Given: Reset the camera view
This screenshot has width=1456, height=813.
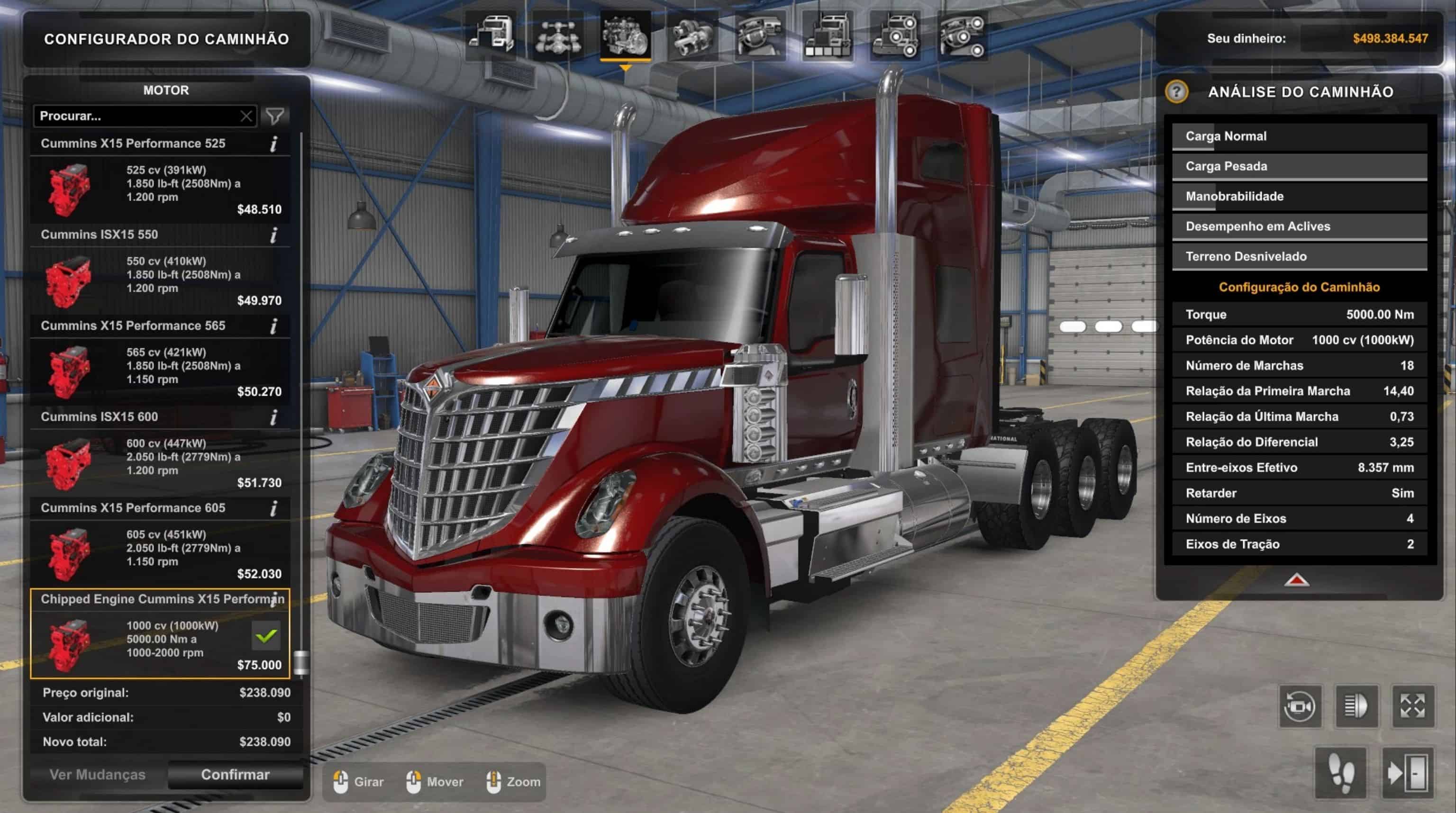Looking at the screenshot, I should (1300, 706).
